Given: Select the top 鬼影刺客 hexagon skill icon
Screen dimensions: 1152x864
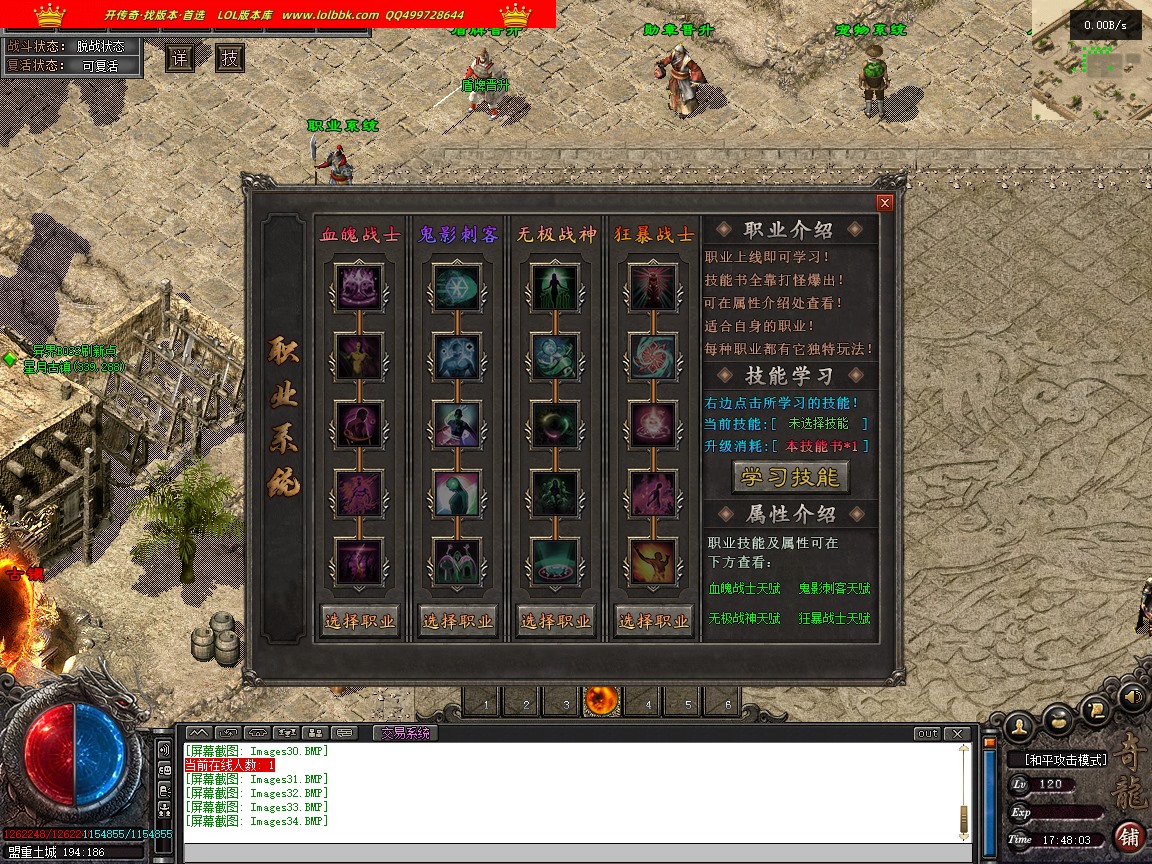Looking at the screenshot, I should [457, 288].
